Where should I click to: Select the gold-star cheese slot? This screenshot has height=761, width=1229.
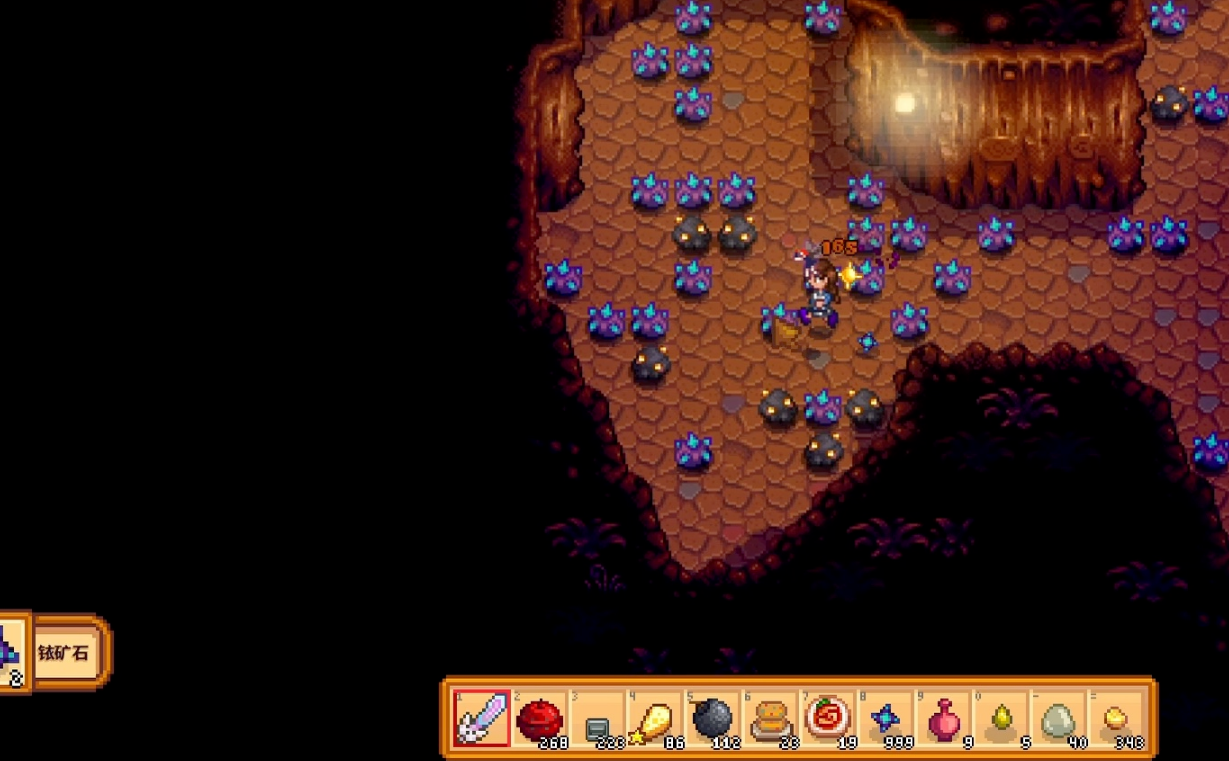click(655, 718)
